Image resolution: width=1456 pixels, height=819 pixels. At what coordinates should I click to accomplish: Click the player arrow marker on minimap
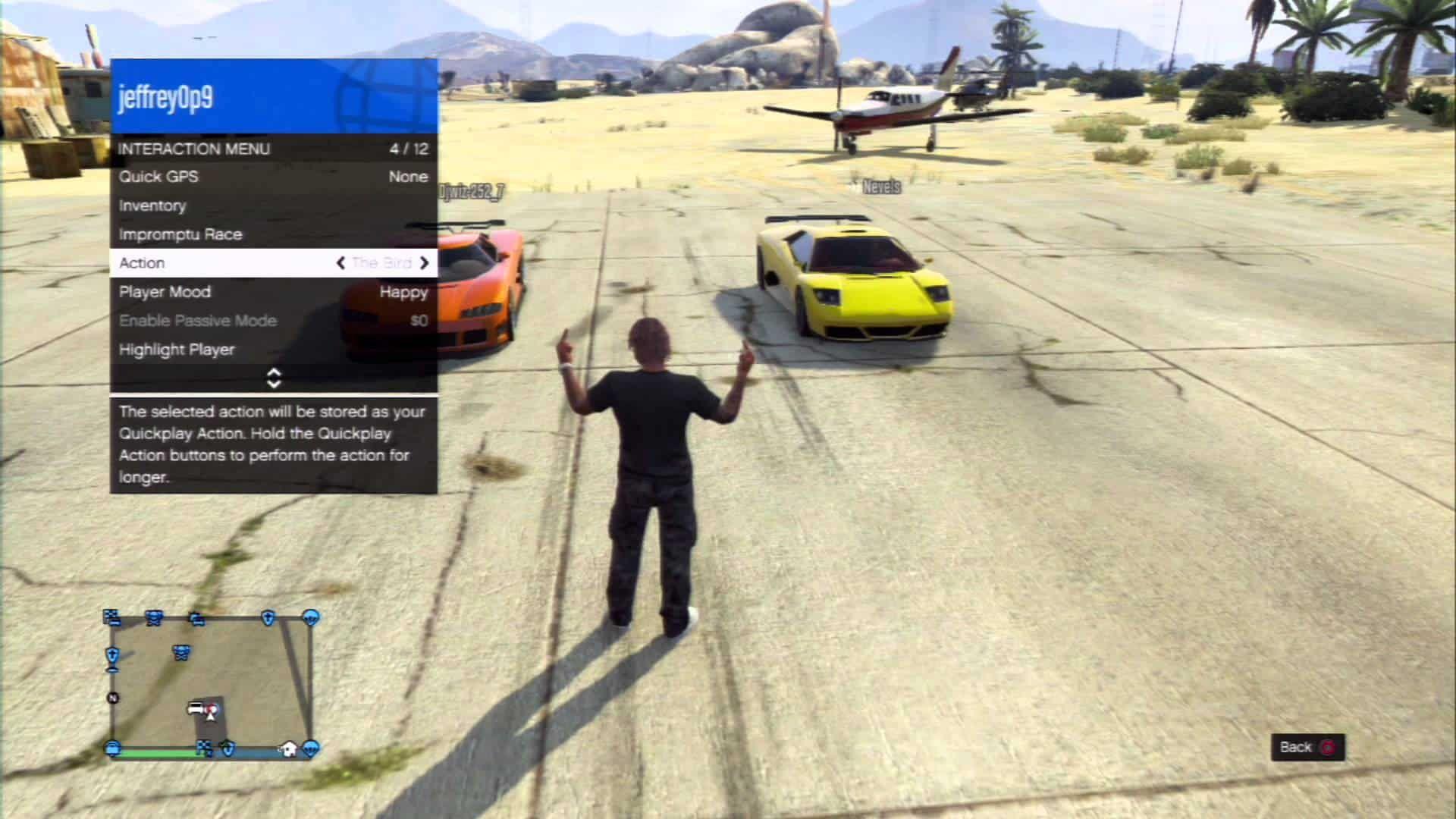[x=211, y=716]
